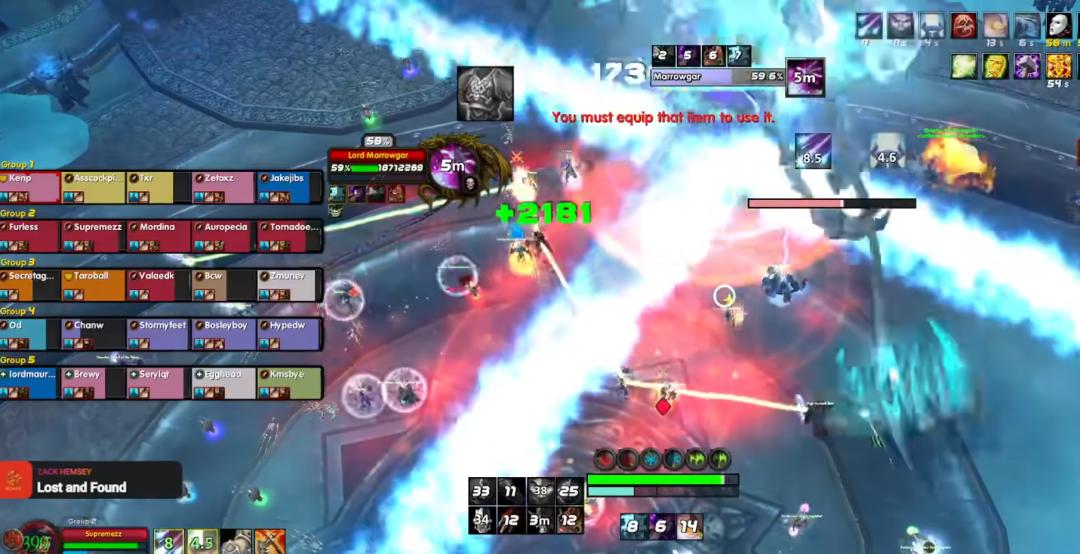Image resolution: width=1080 pixels, height=554 pixels.
Task: Target Kmsbye's raid frame
Action: point(290,382)
